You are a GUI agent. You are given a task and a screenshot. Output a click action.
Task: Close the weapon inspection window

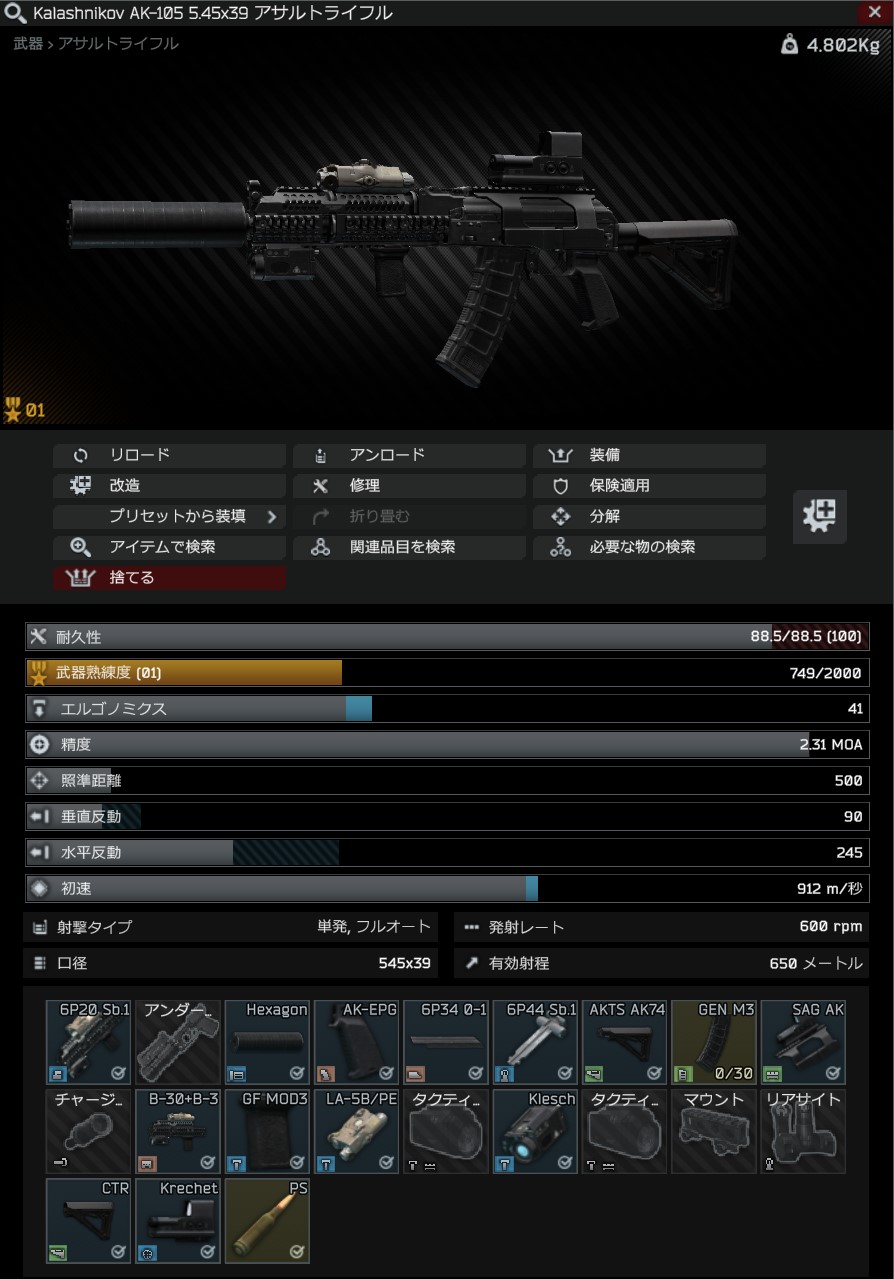point(872,13)
